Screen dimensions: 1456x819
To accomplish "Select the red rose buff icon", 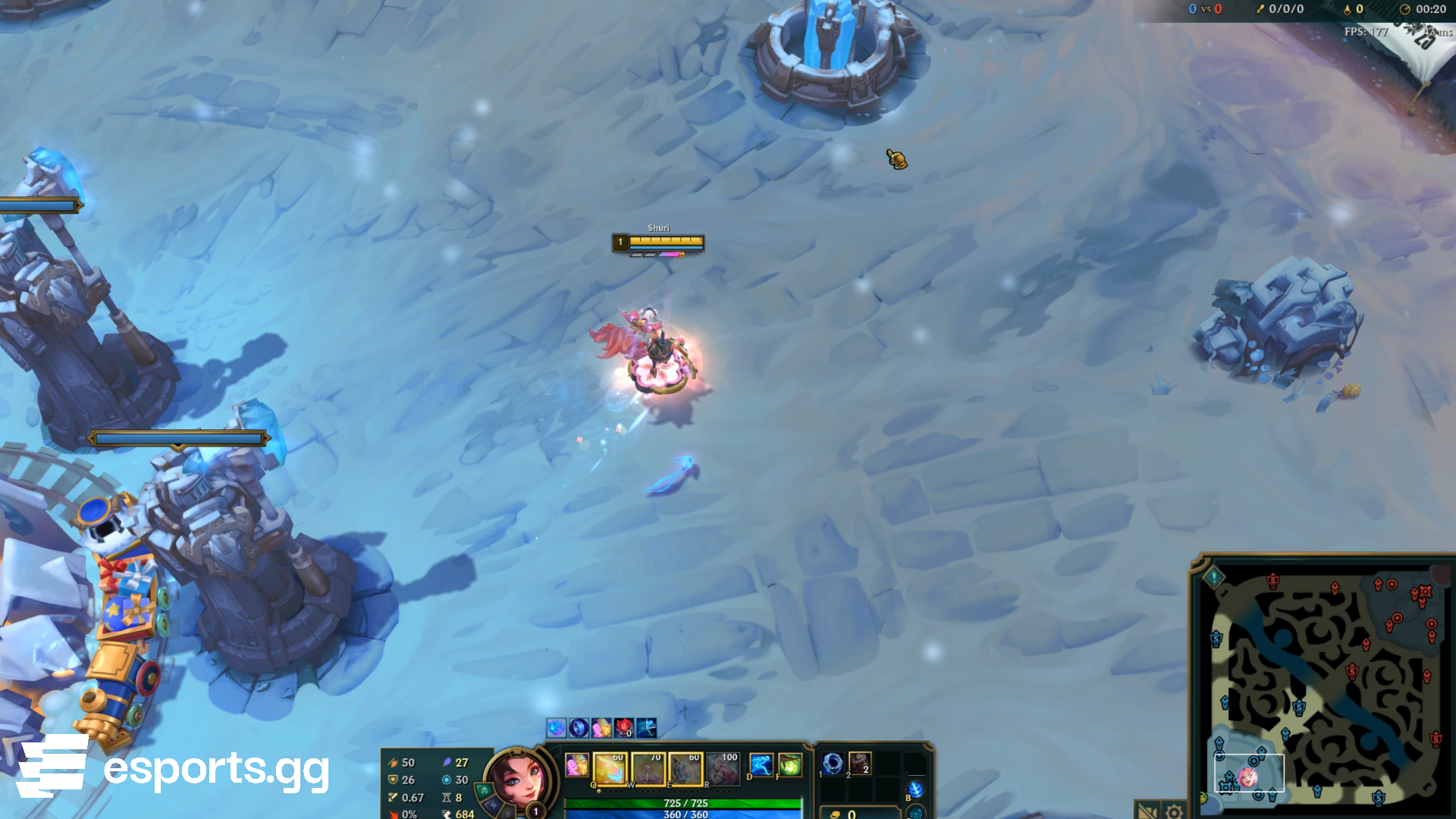I will tap(623, 728).
